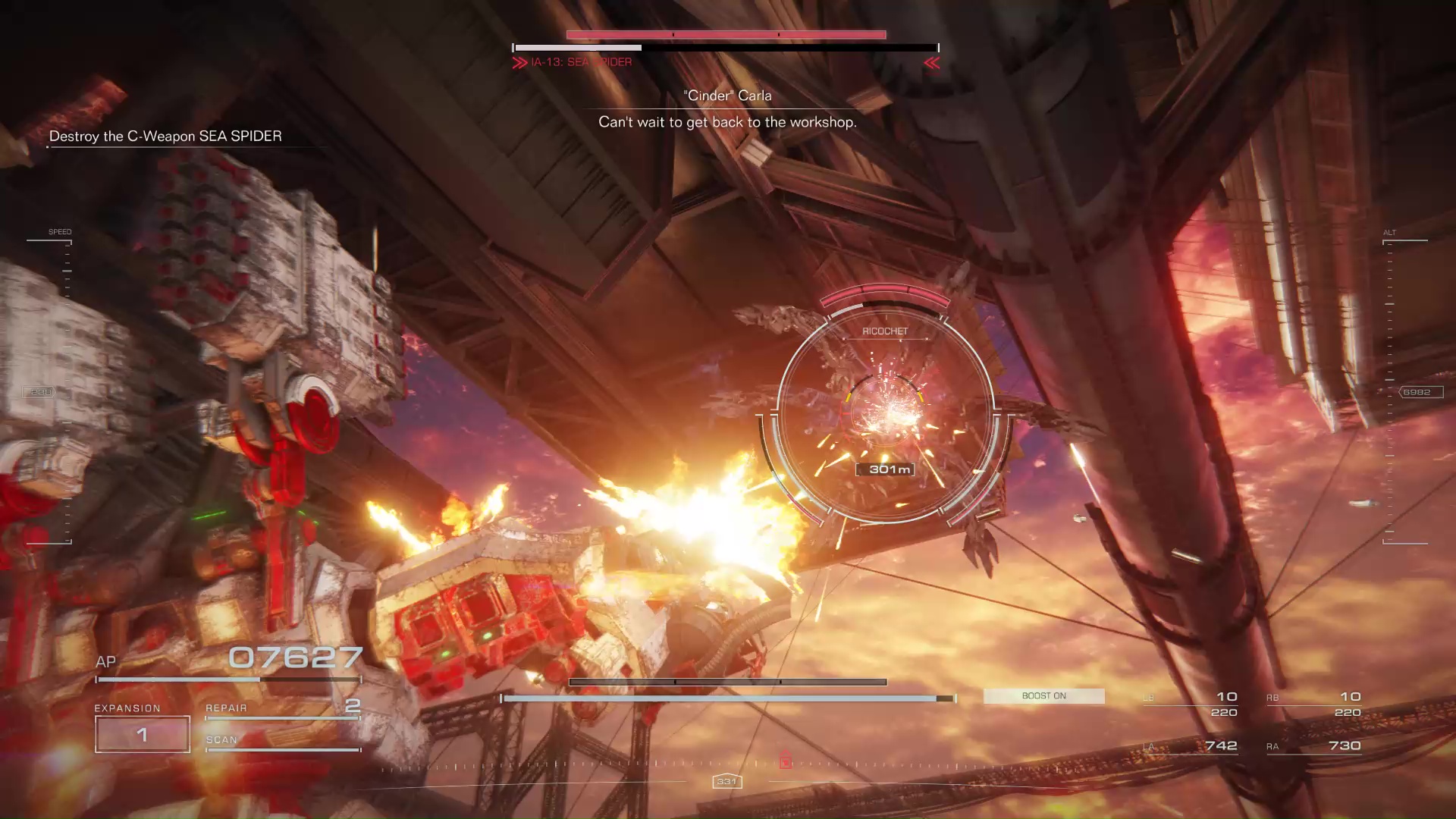
Task: Use the Repair kit item
Action: click(282, 709)
